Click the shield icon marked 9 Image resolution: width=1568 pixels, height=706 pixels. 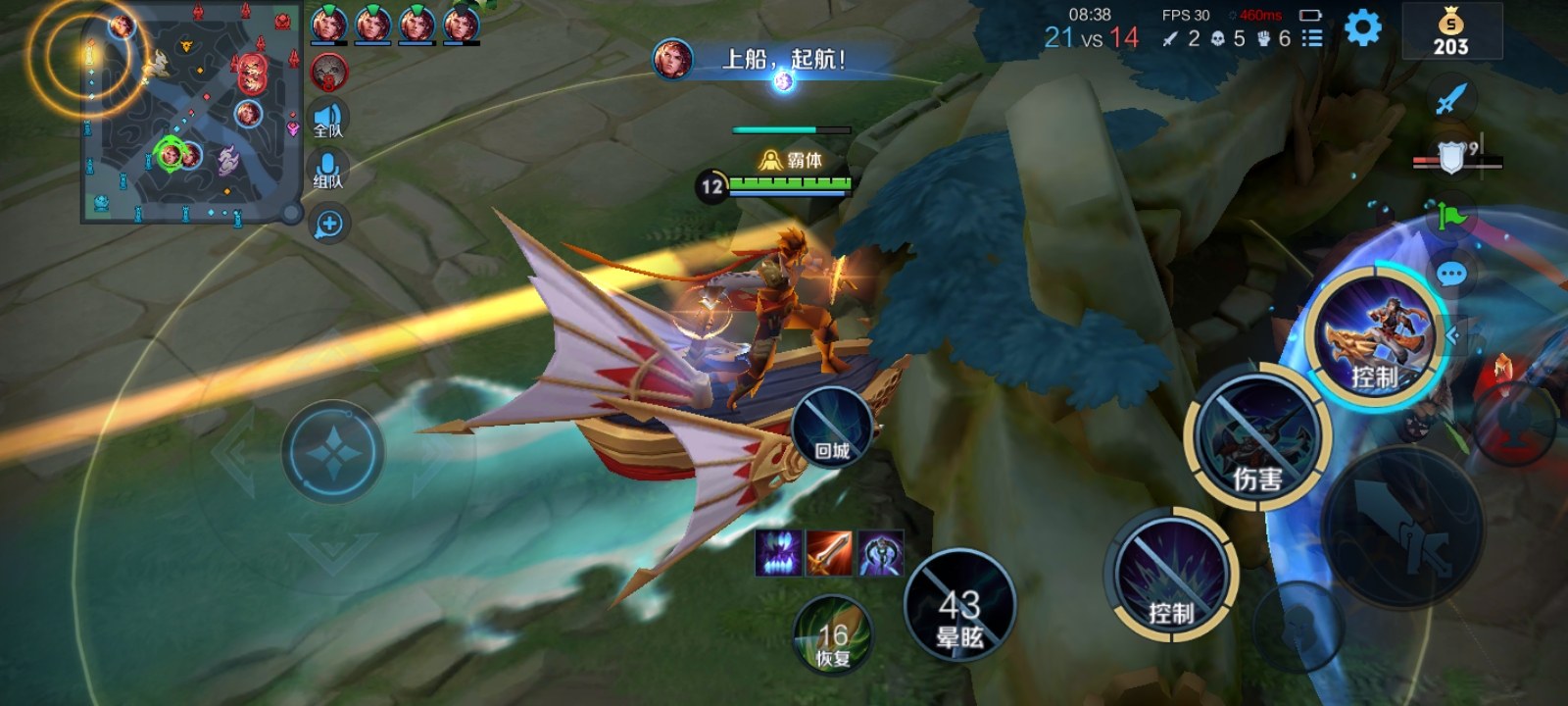[1452, 157]
